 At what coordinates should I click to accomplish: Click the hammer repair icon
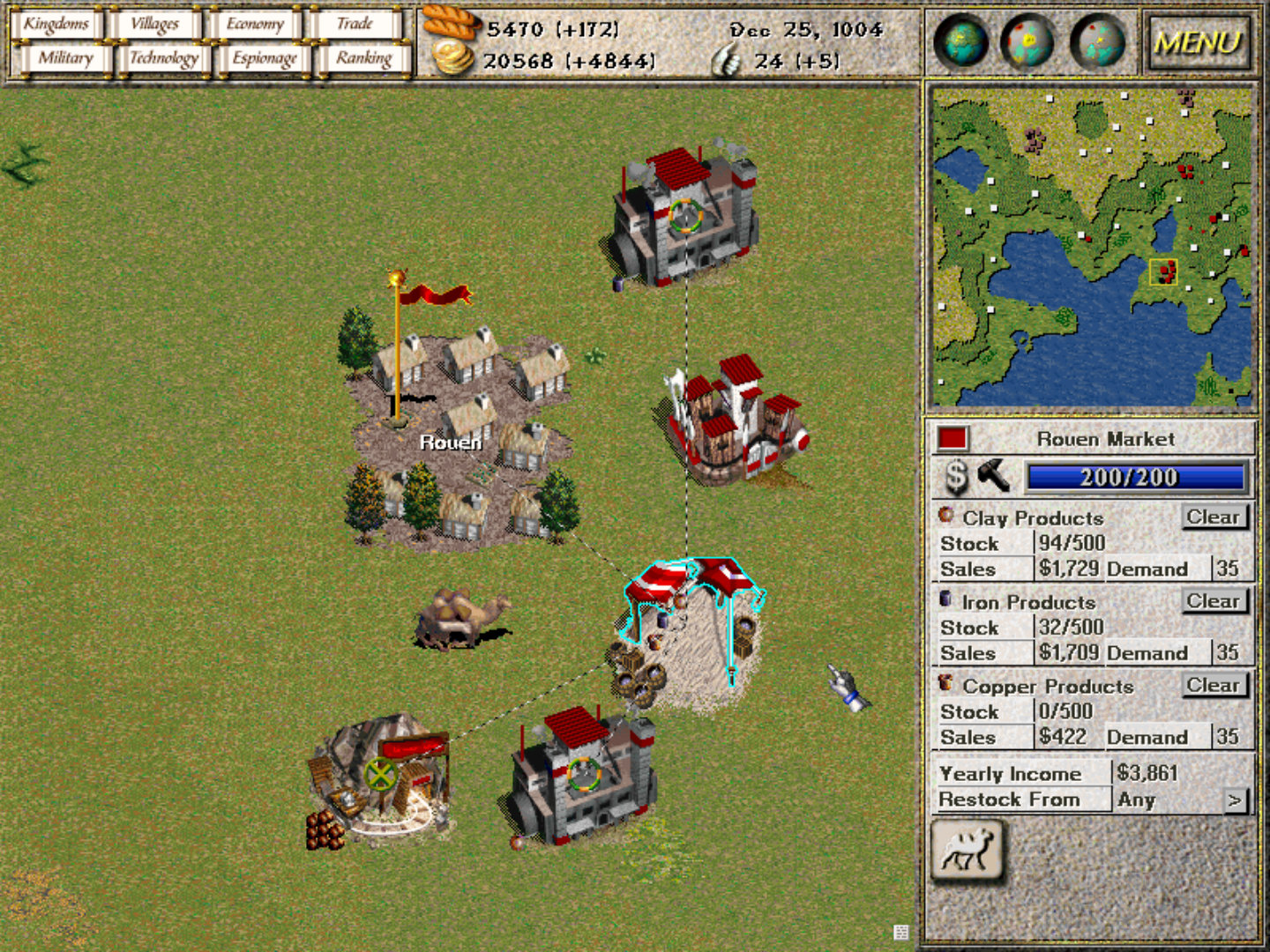(x=994, y=476)
